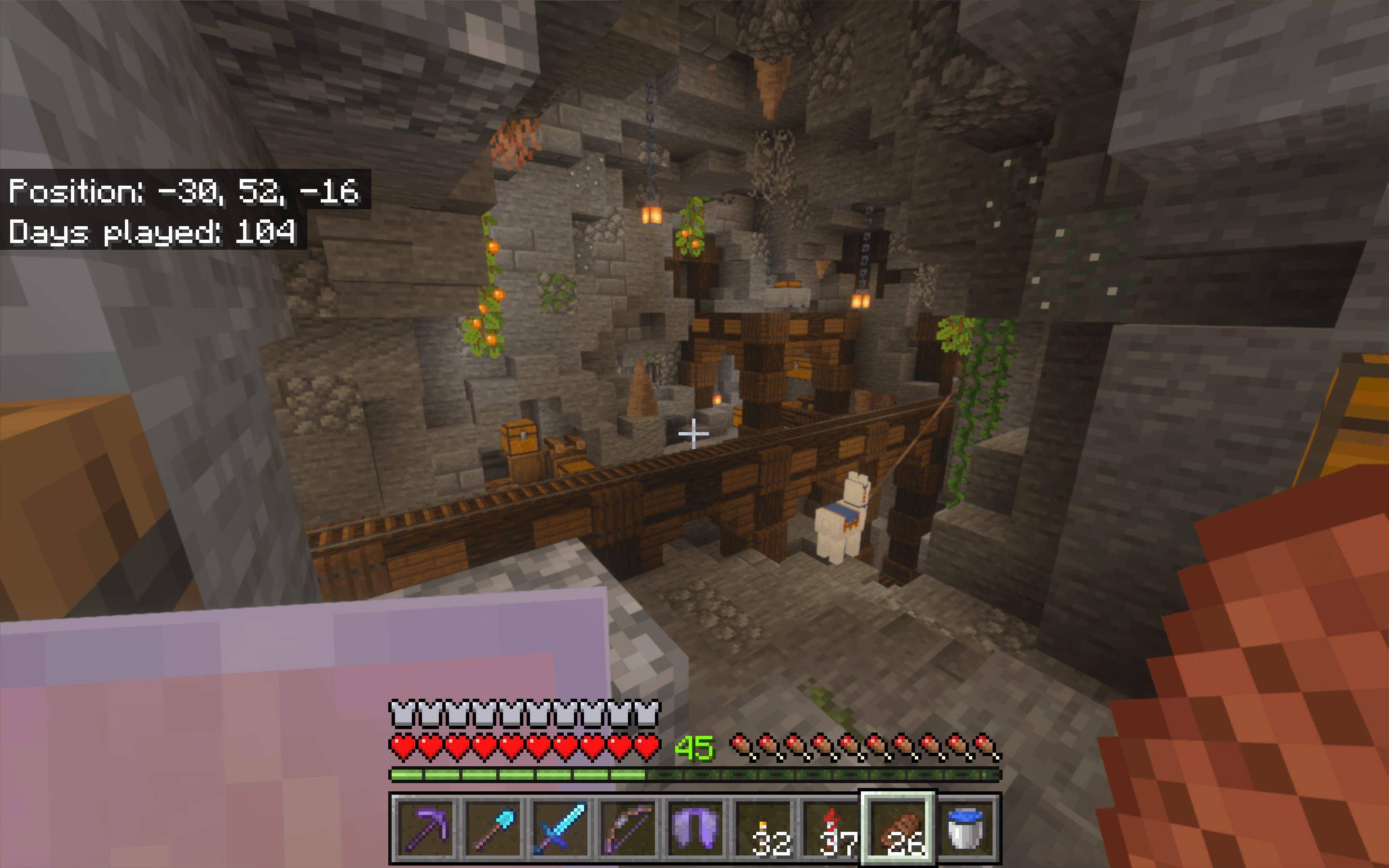Pick the torch stack of 32
The height and width of the screenshot is (868, 1389).
[763, 829]
